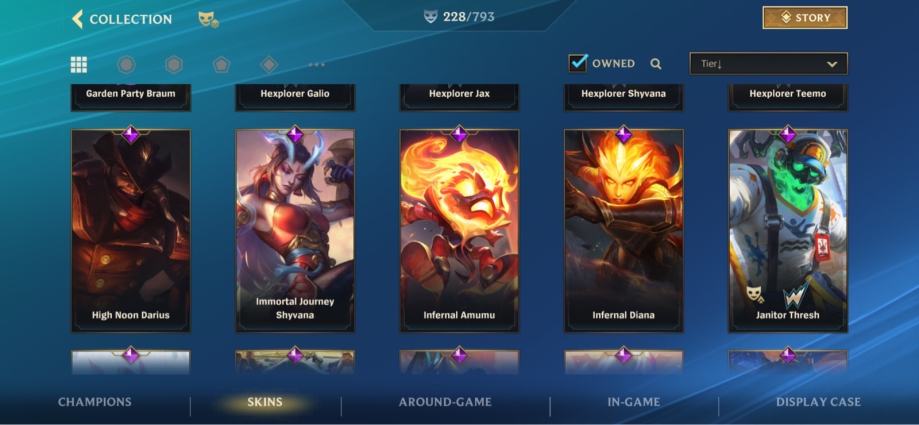Open the Story button
The width and height of the screenshot is (919, 425).
(x=804, y=18)
